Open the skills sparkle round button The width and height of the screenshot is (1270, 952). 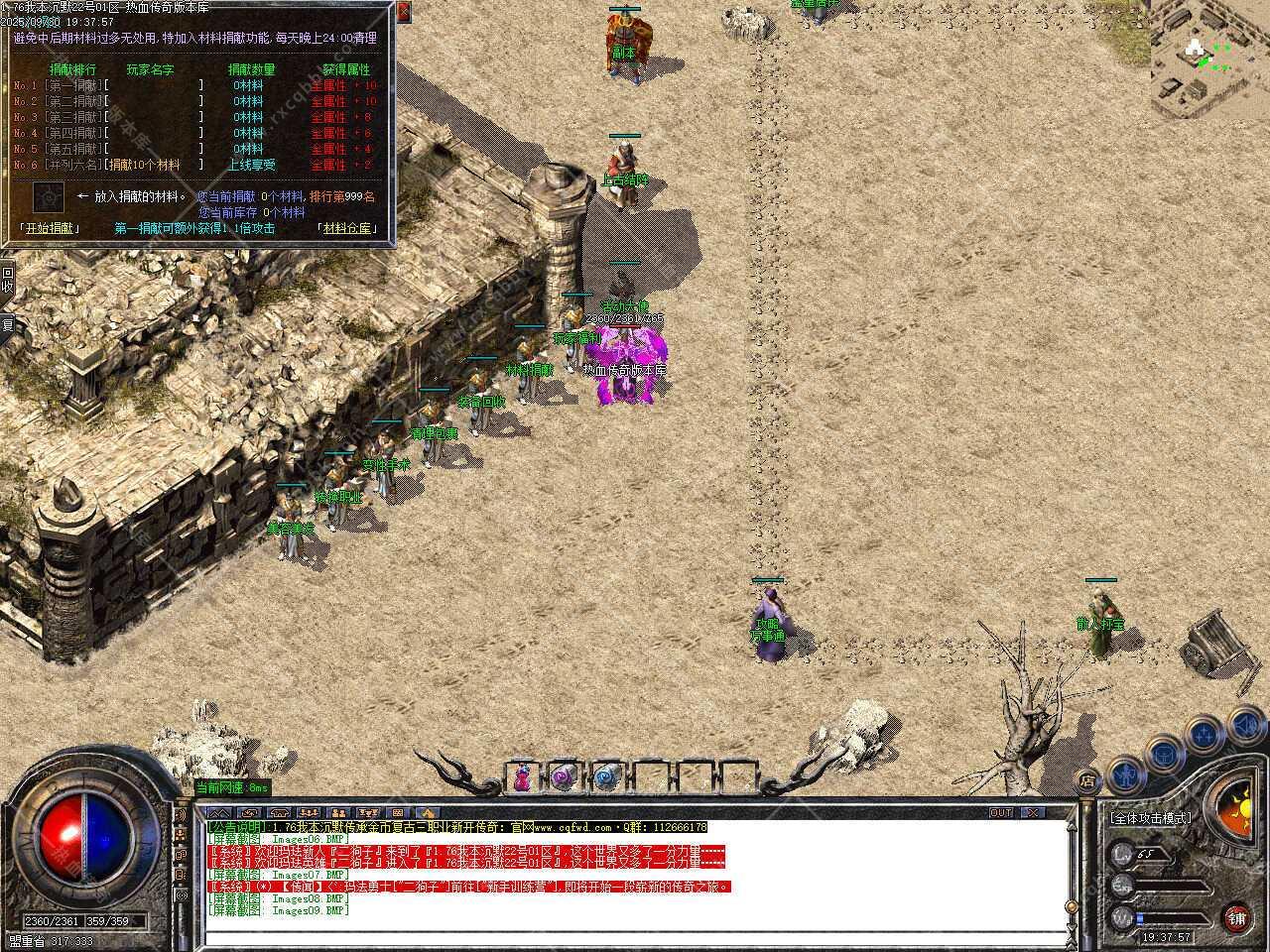[1205, 735]
